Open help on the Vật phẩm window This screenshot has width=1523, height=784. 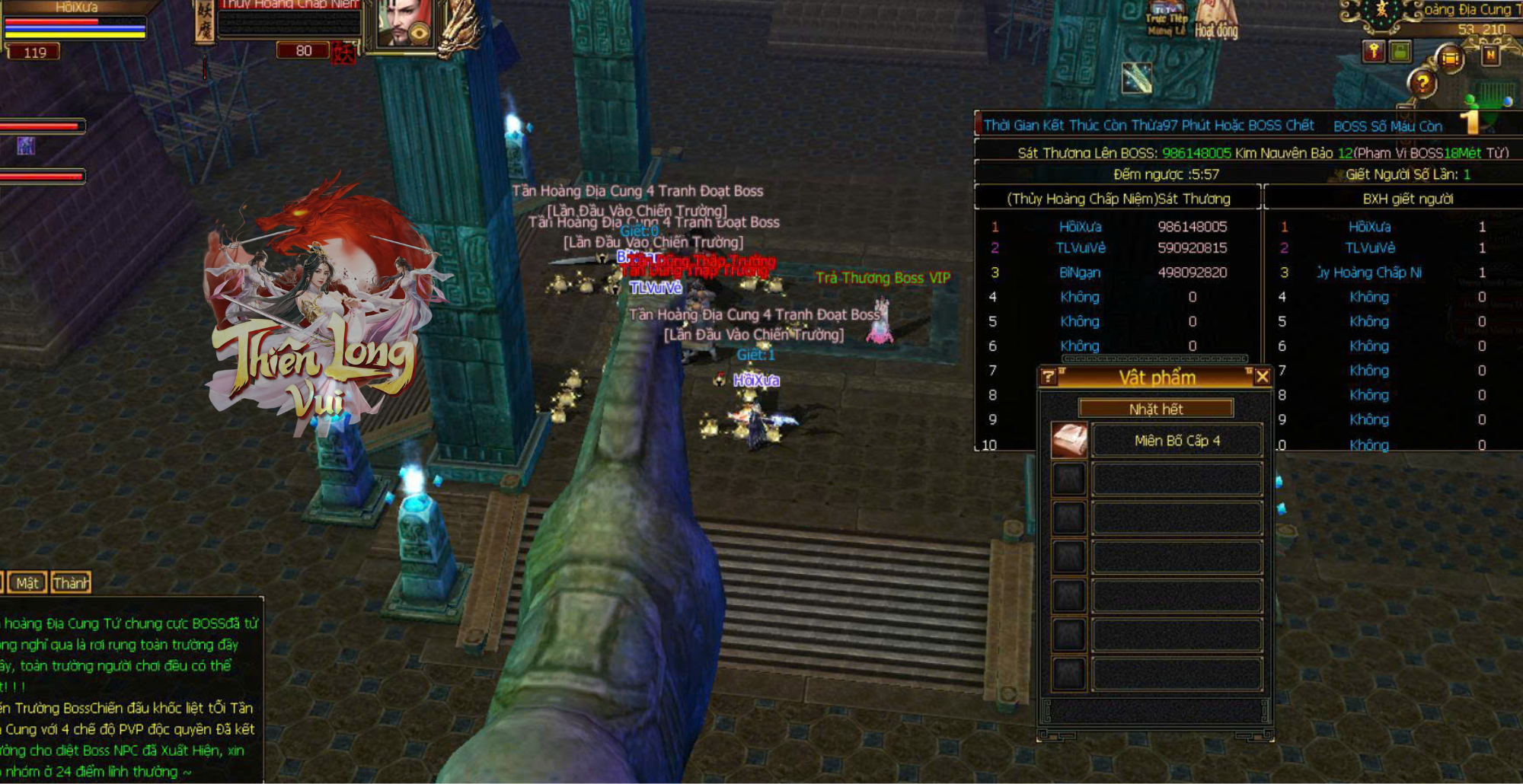tap(1049, 377)
